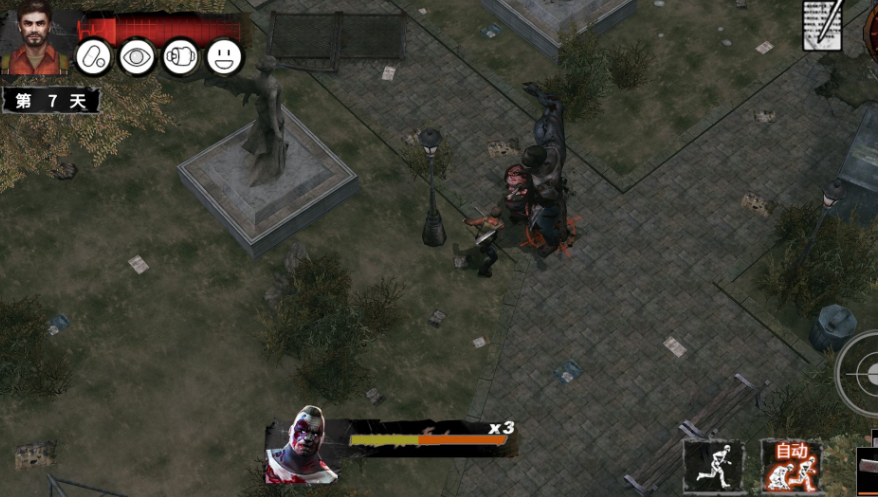This screenshot has height=497, width=878.
Task: Select the eye status icon
Action: (x=137, y=57)
